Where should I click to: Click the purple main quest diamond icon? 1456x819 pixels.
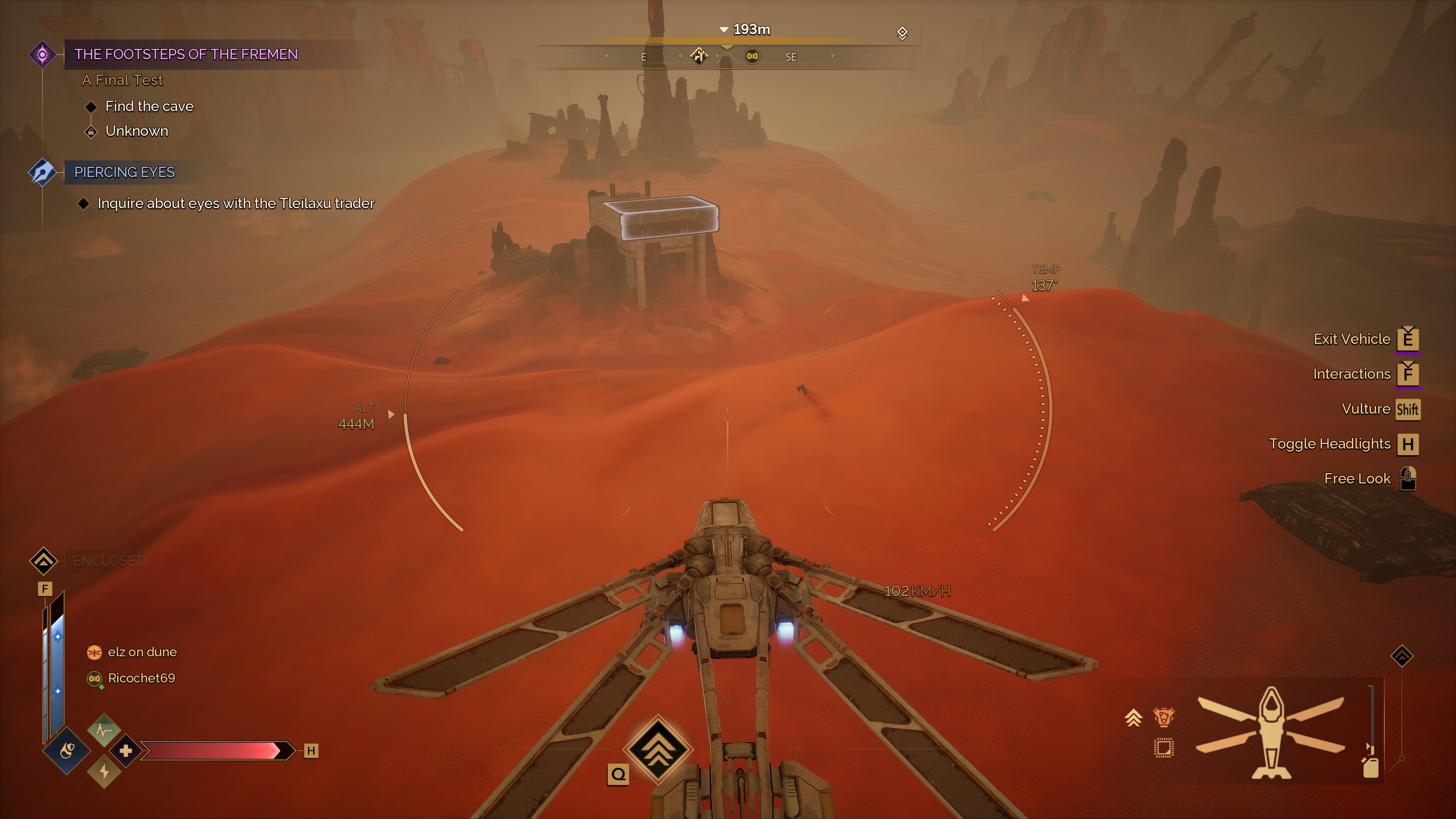42,54
